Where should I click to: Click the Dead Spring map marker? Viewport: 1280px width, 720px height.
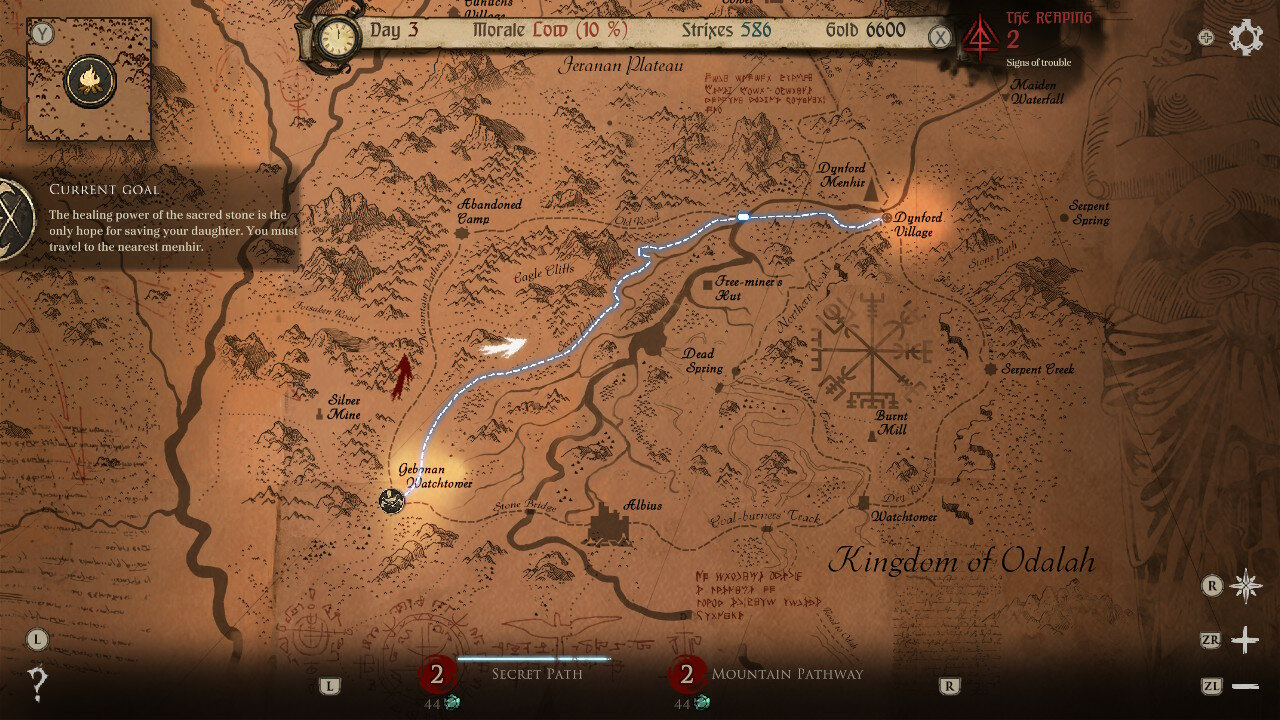[x=737, y=371]
